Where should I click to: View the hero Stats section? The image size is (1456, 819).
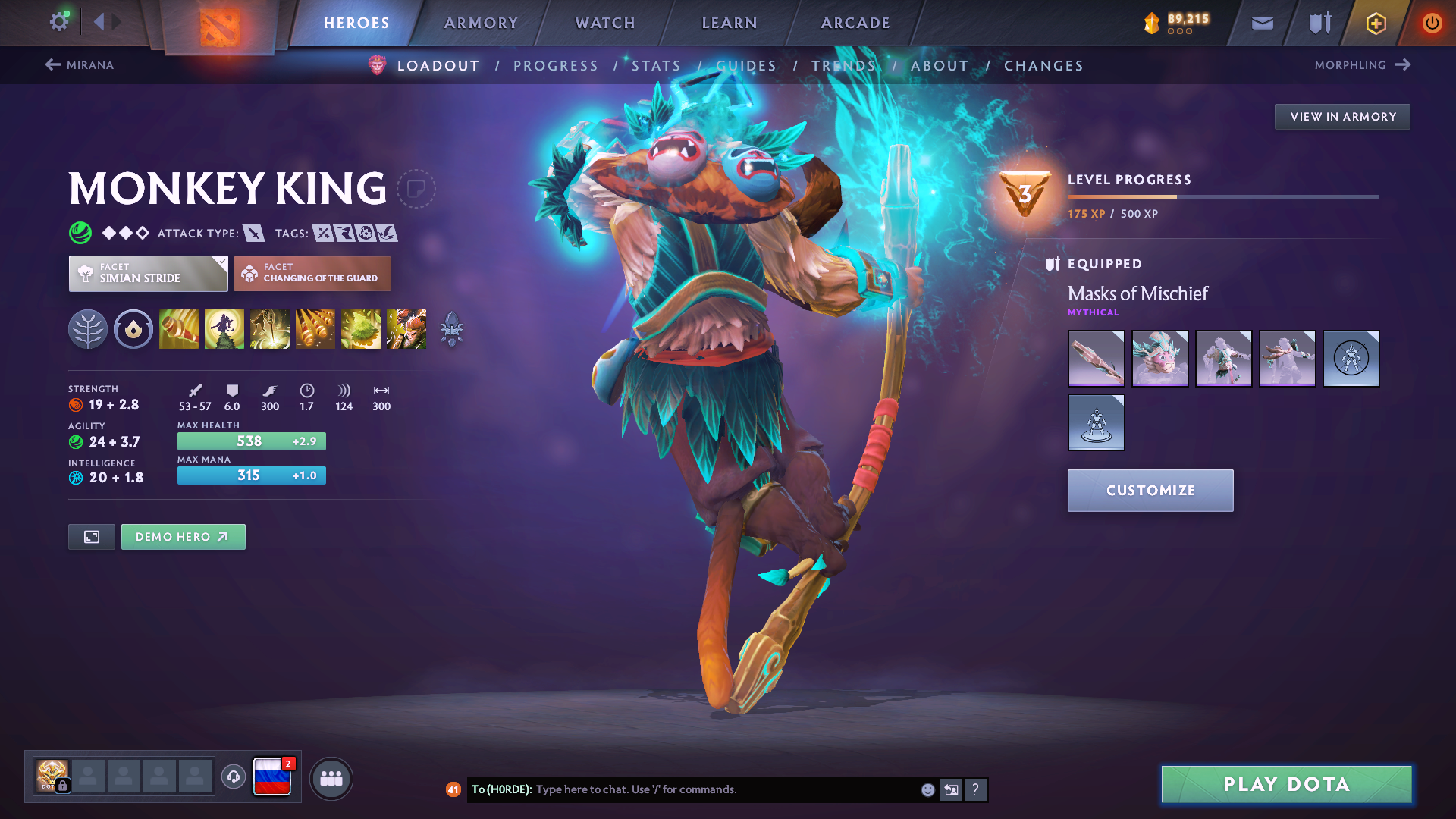click(657, 66)
